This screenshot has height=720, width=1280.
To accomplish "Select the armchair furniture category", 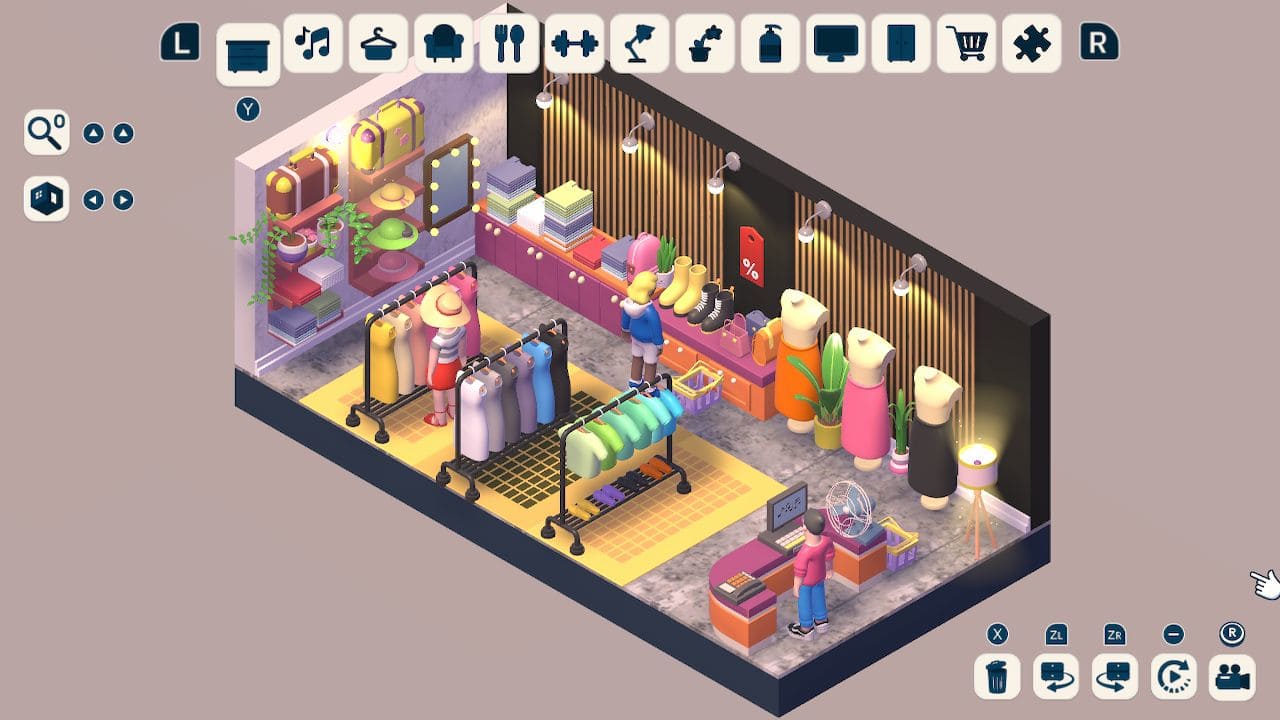I will coord(444,44).
